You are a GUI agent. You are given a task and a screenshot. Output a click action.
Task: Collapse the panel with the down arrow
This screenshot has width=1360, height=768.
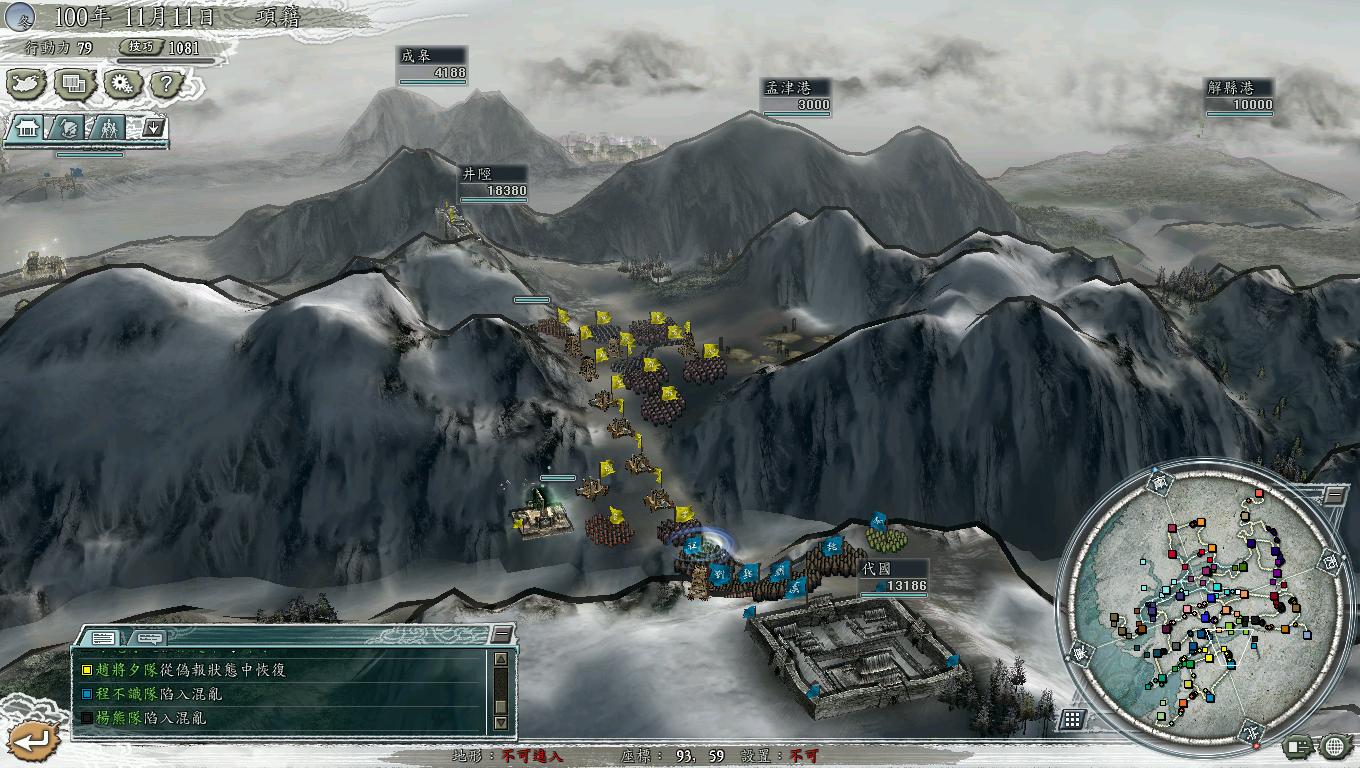(x=154, y=128)
